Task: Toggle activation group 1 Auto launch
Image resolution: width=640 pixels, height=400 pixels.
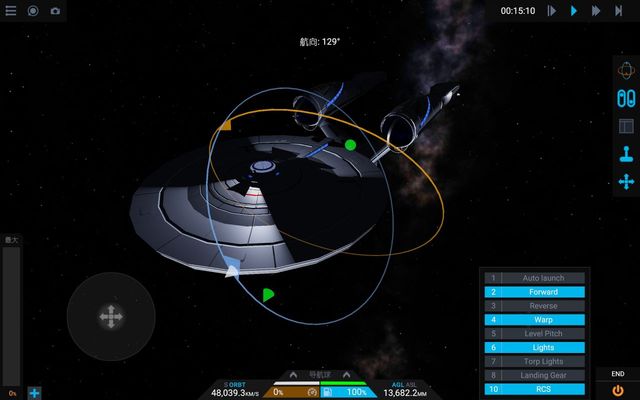Action: 536,278
